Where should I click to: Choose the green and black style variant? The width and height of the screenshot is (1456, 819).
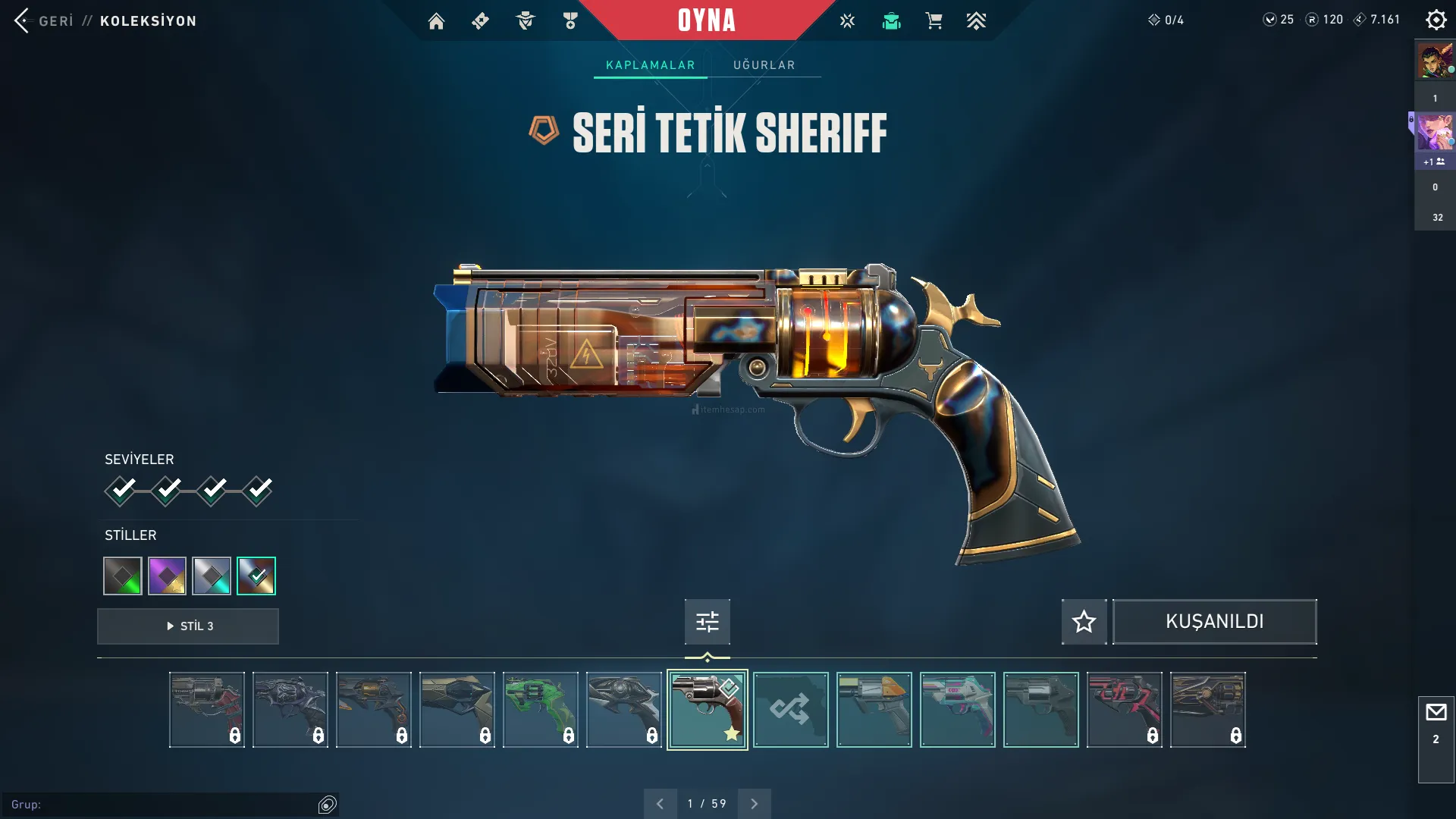pyautogui.click(x=123, y=576)
